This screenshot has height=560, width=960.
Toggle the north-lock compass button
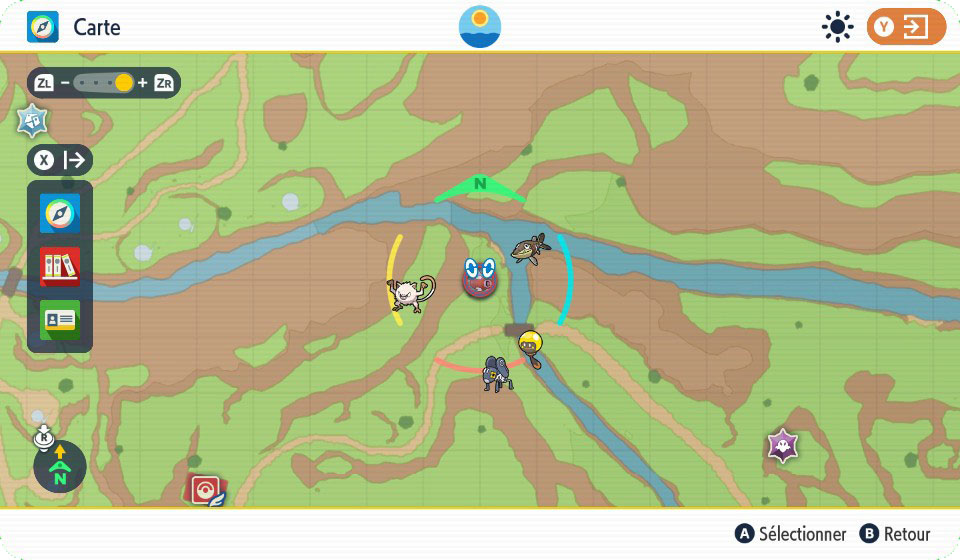click(60, 467)
